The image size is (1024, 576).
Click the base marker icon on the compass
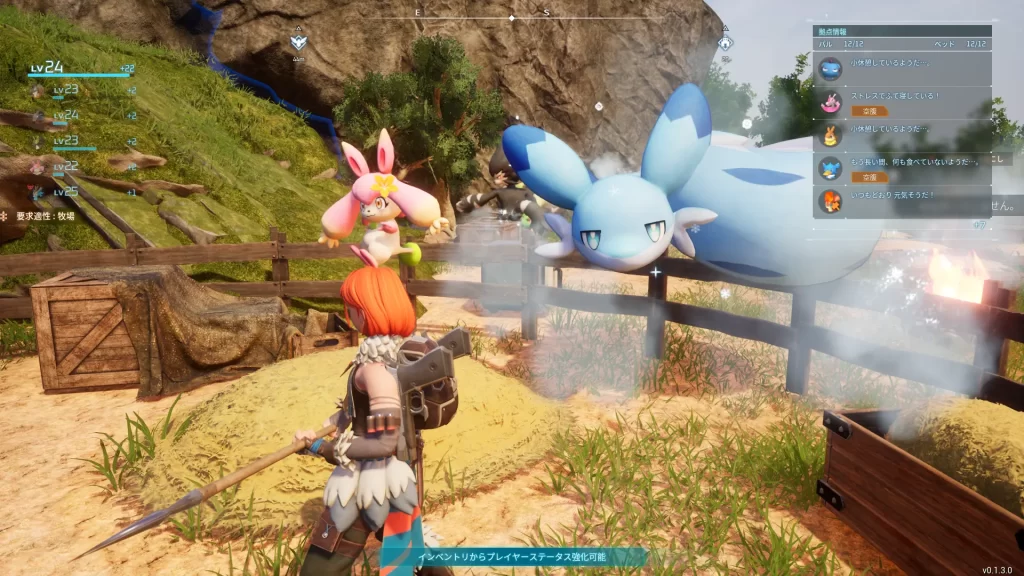click(298, 43)
